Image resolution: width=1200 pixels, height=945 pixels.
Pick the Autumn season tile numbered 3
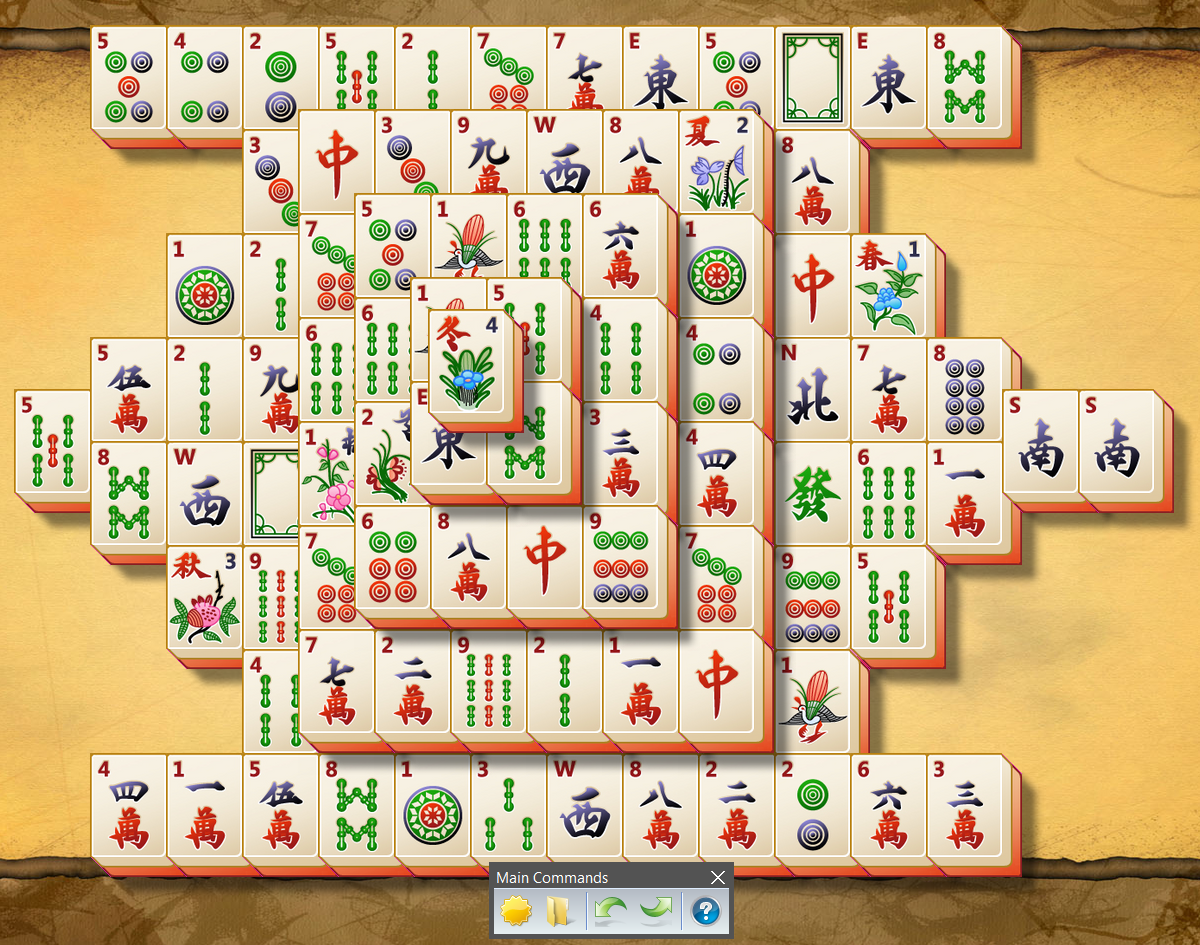[x=205, y=598]
